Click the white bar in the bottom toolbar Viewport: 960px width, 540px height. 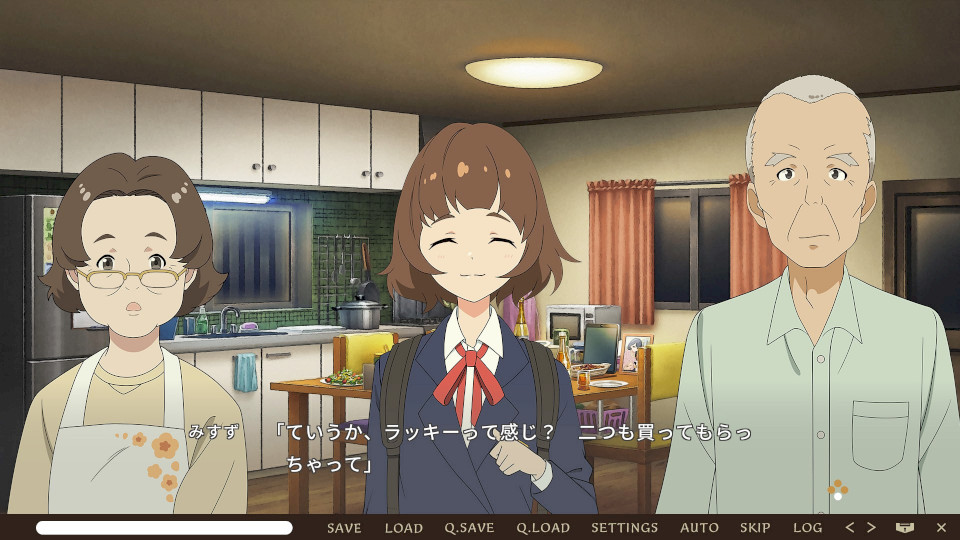tap(165, 528)
